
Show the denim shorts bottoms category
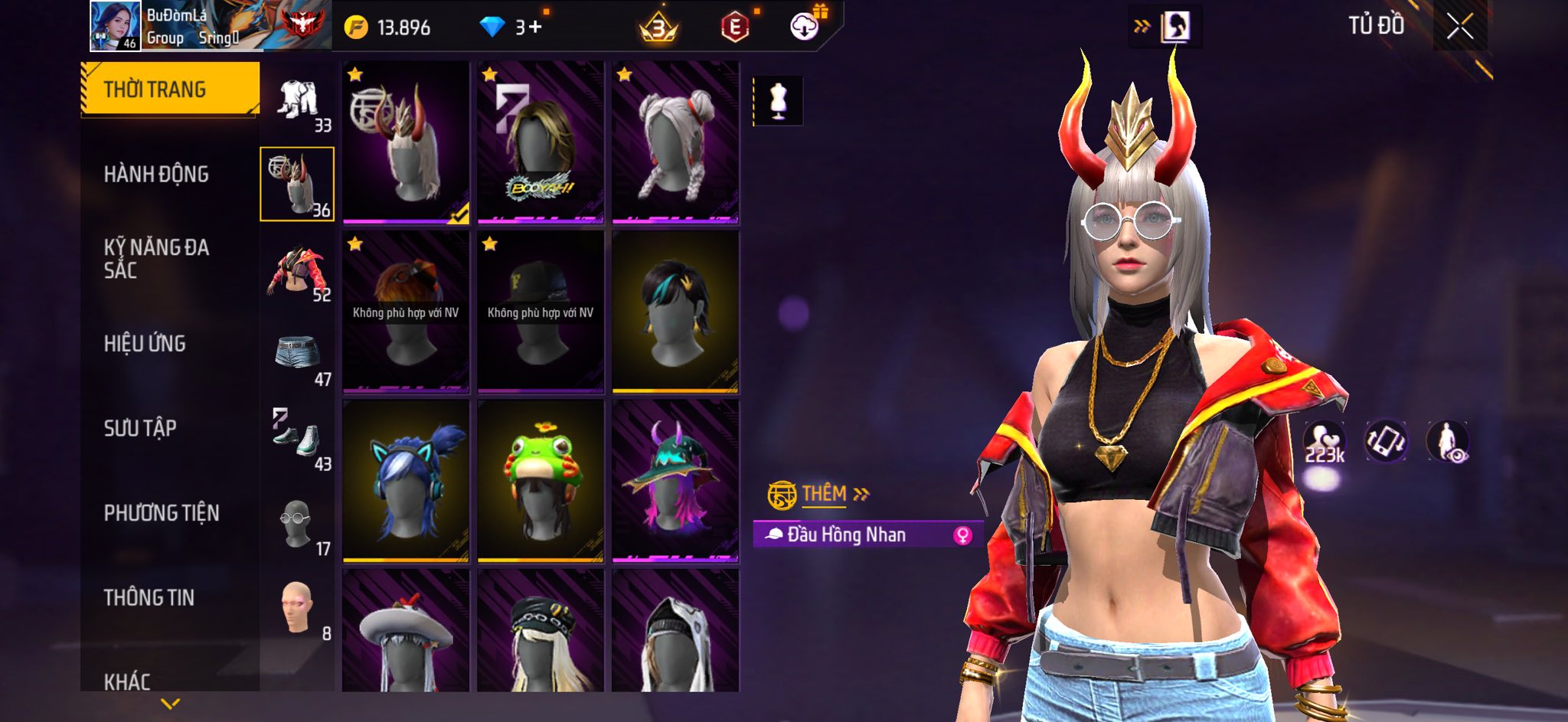298,355
